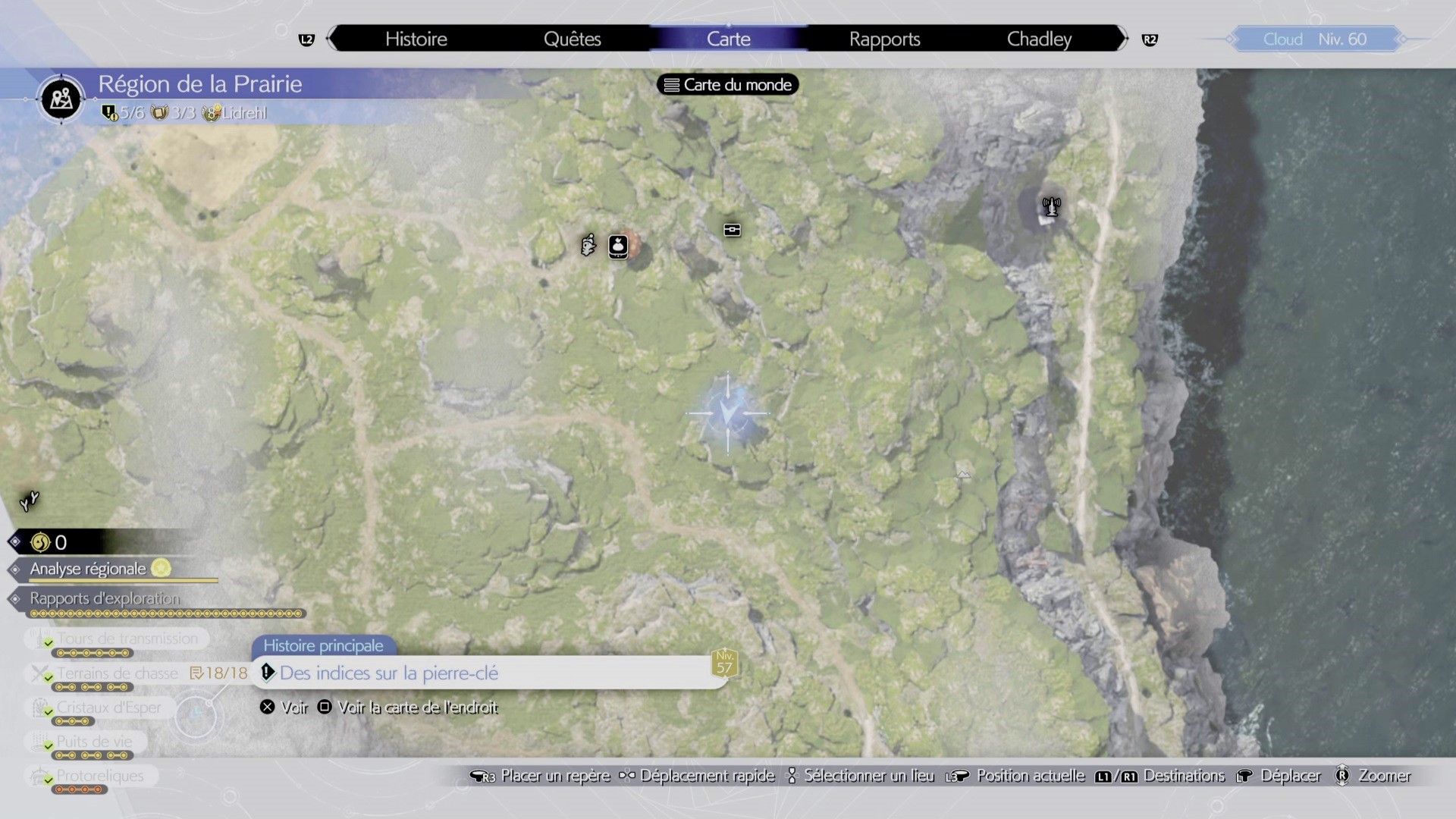Select the treasure chest icon on the map
Screen dimensions: 1456x819
click(x=732, y=230)
